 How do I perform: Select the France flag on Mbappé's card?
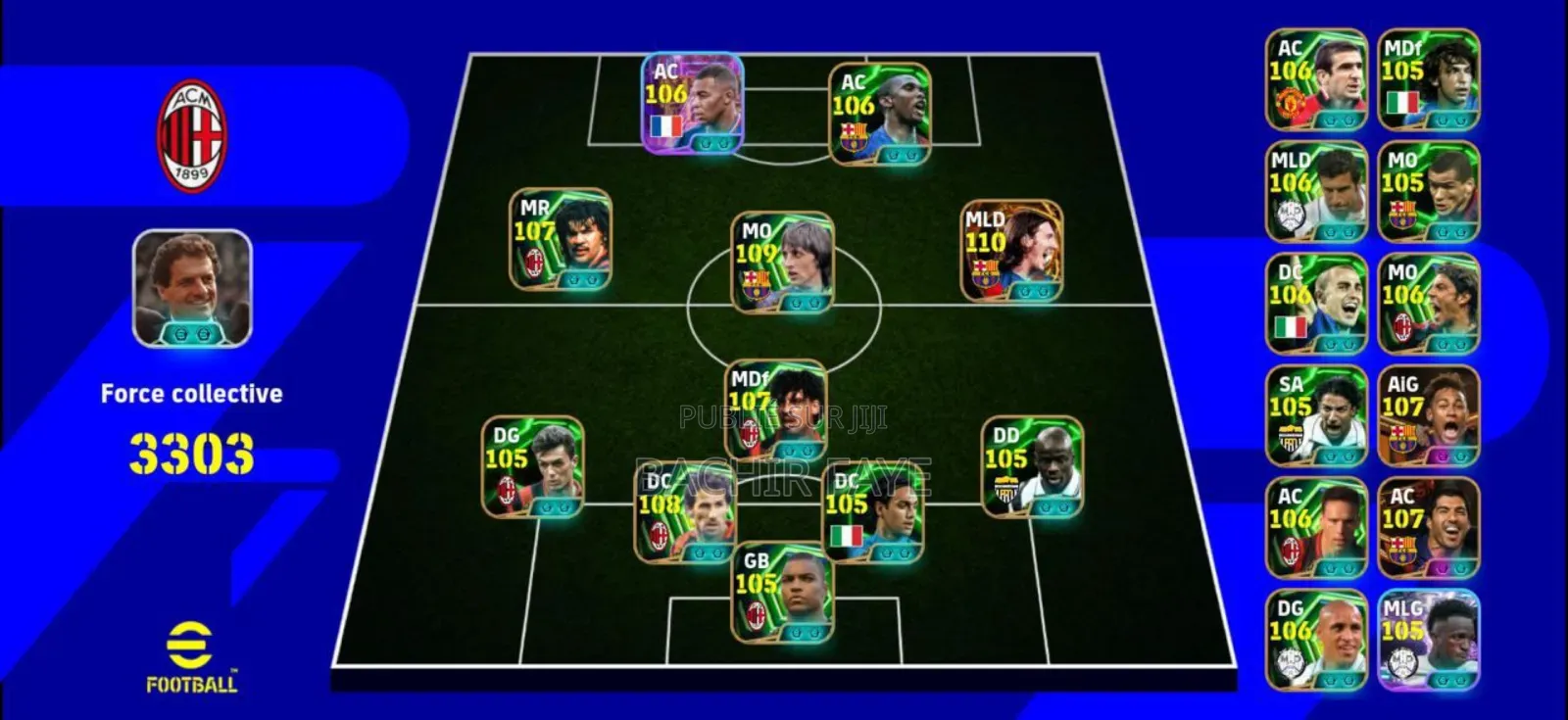click(666, 127)
